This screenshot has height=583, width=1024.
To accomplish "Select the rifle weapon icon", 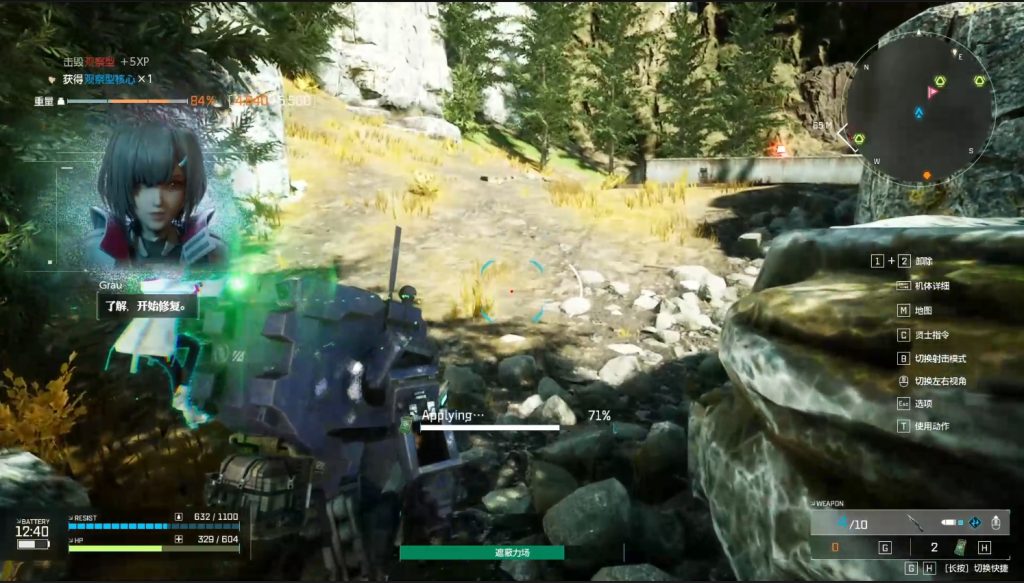I will (x=913, y=522).
